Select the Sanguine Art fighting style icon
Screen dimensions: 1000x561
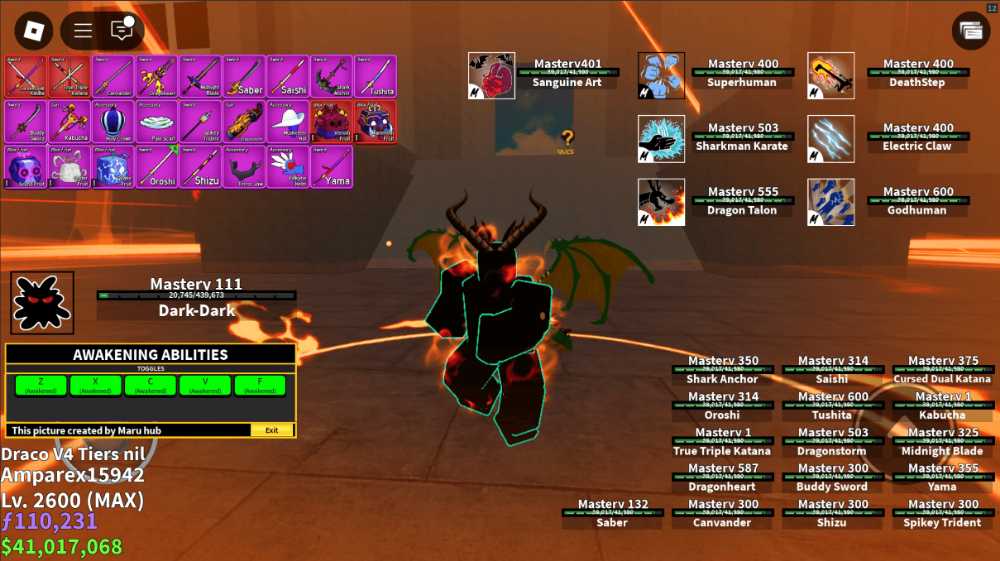(491, 76)
